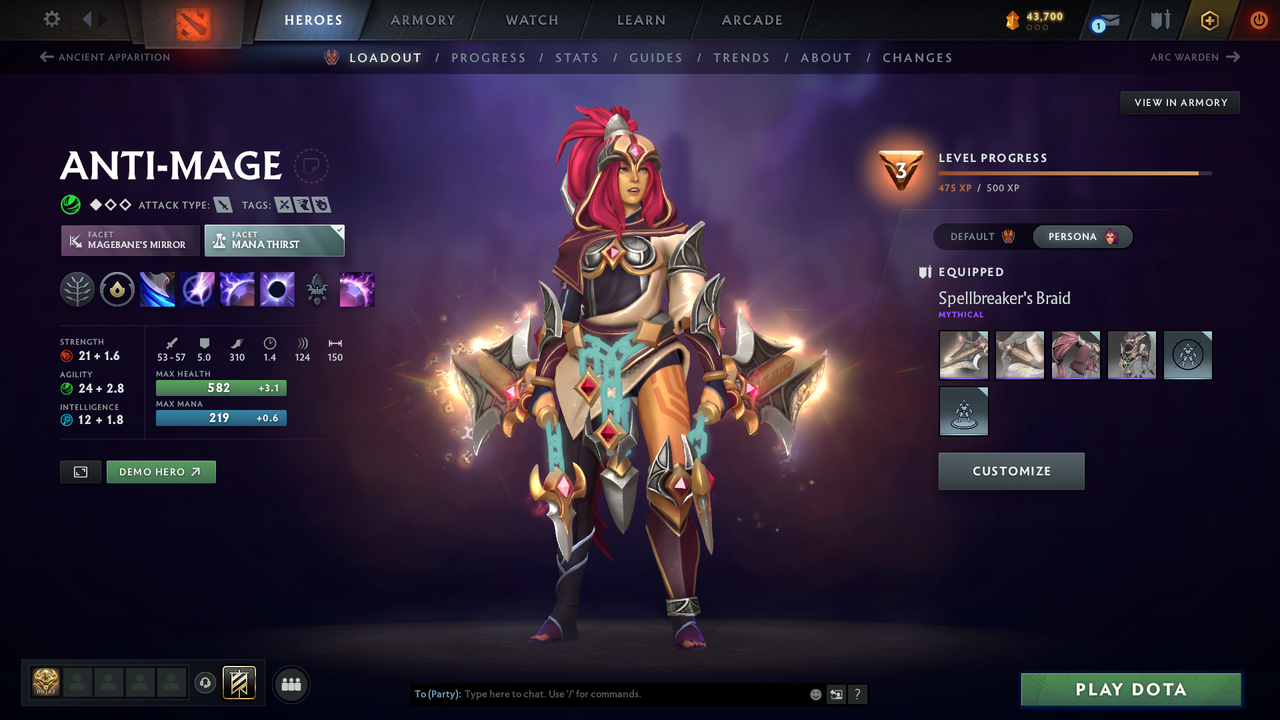The height and width of the screenshot is (720, 1280).
Task: Click the XP level progress bar
Action: pos(1073,171)
